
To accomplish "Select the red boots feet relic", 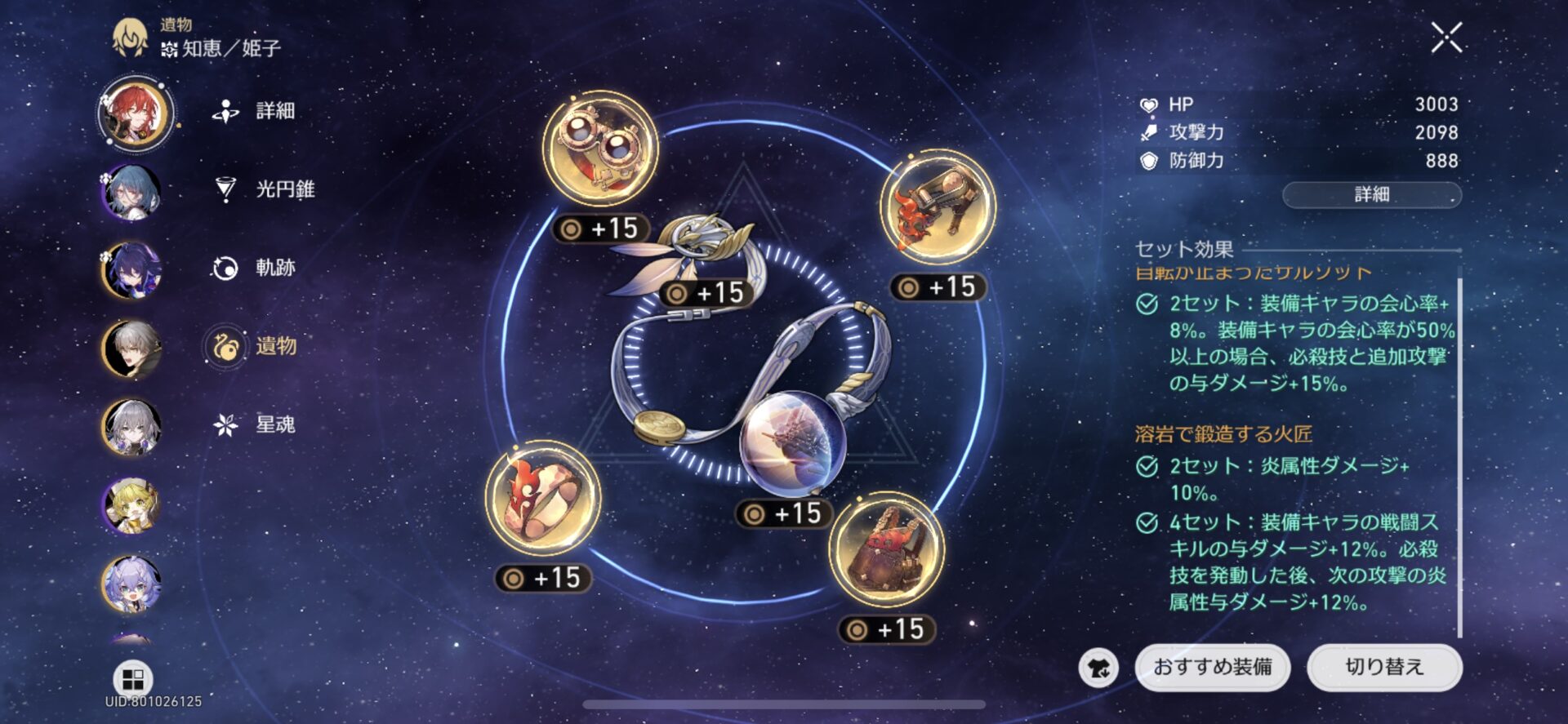I will (886, 548).
